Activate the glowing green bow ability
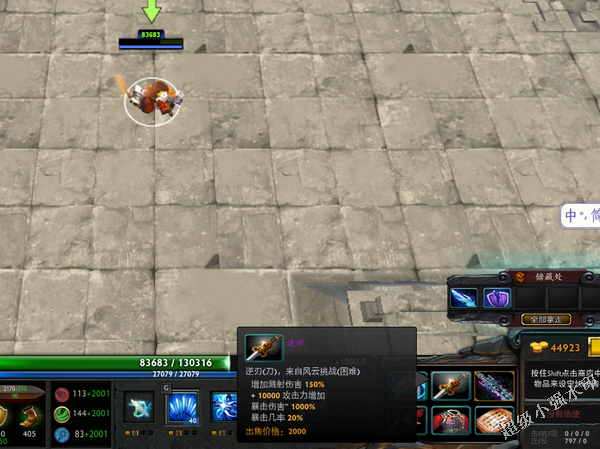 tap(139, 407)
